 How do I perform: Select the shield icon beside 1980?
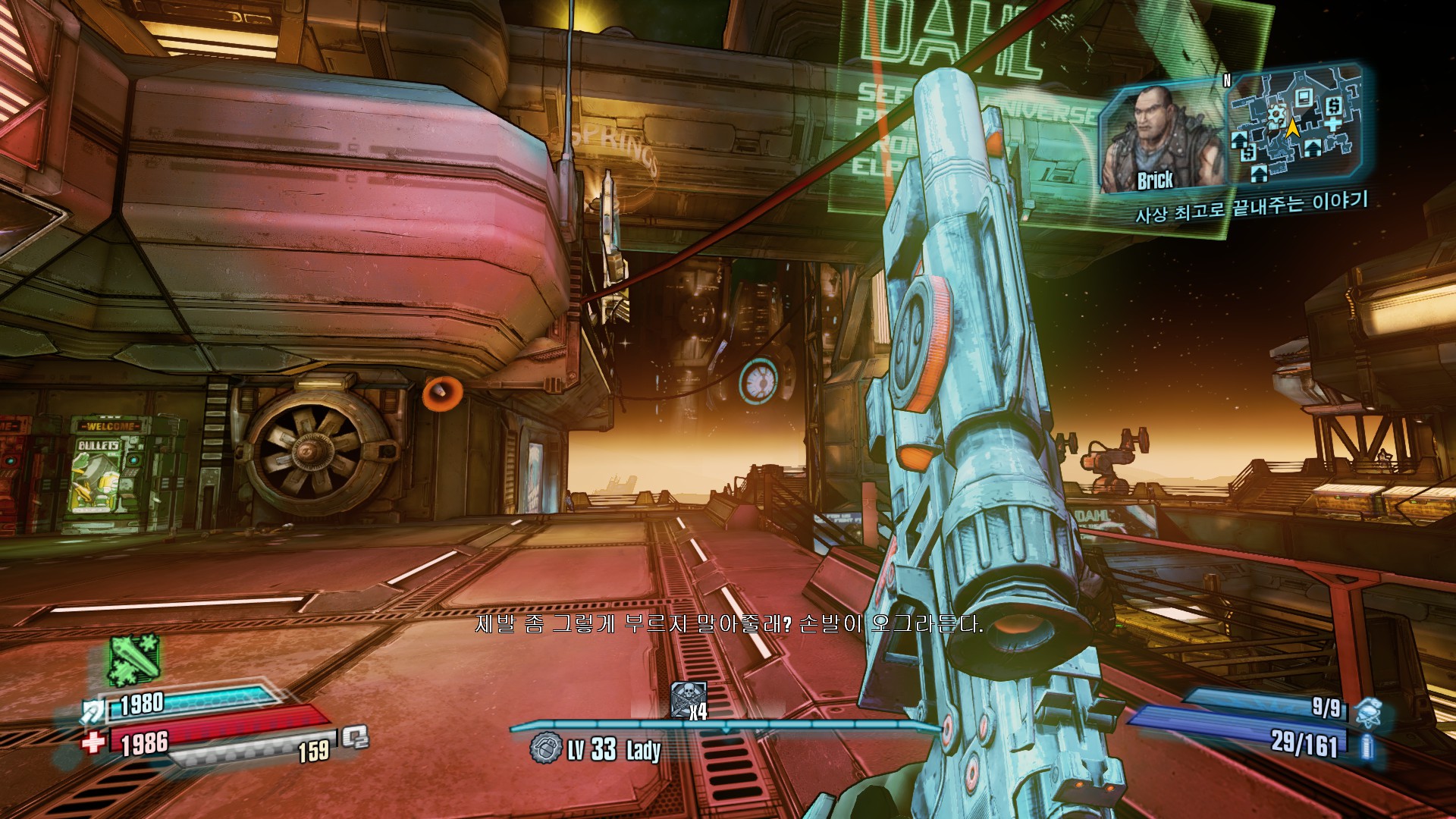tap(95, 711)
